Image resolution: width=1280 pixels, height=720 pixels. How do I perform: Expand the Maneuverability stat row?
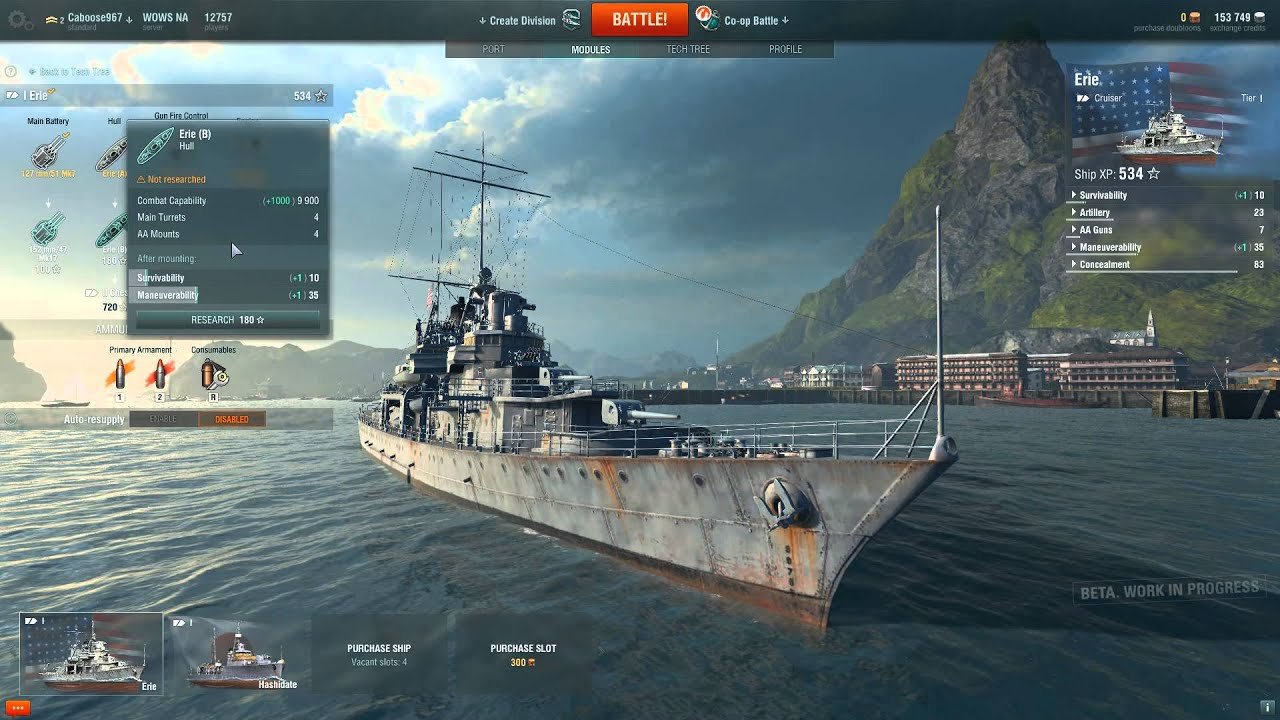click(x=1110, y=248)
